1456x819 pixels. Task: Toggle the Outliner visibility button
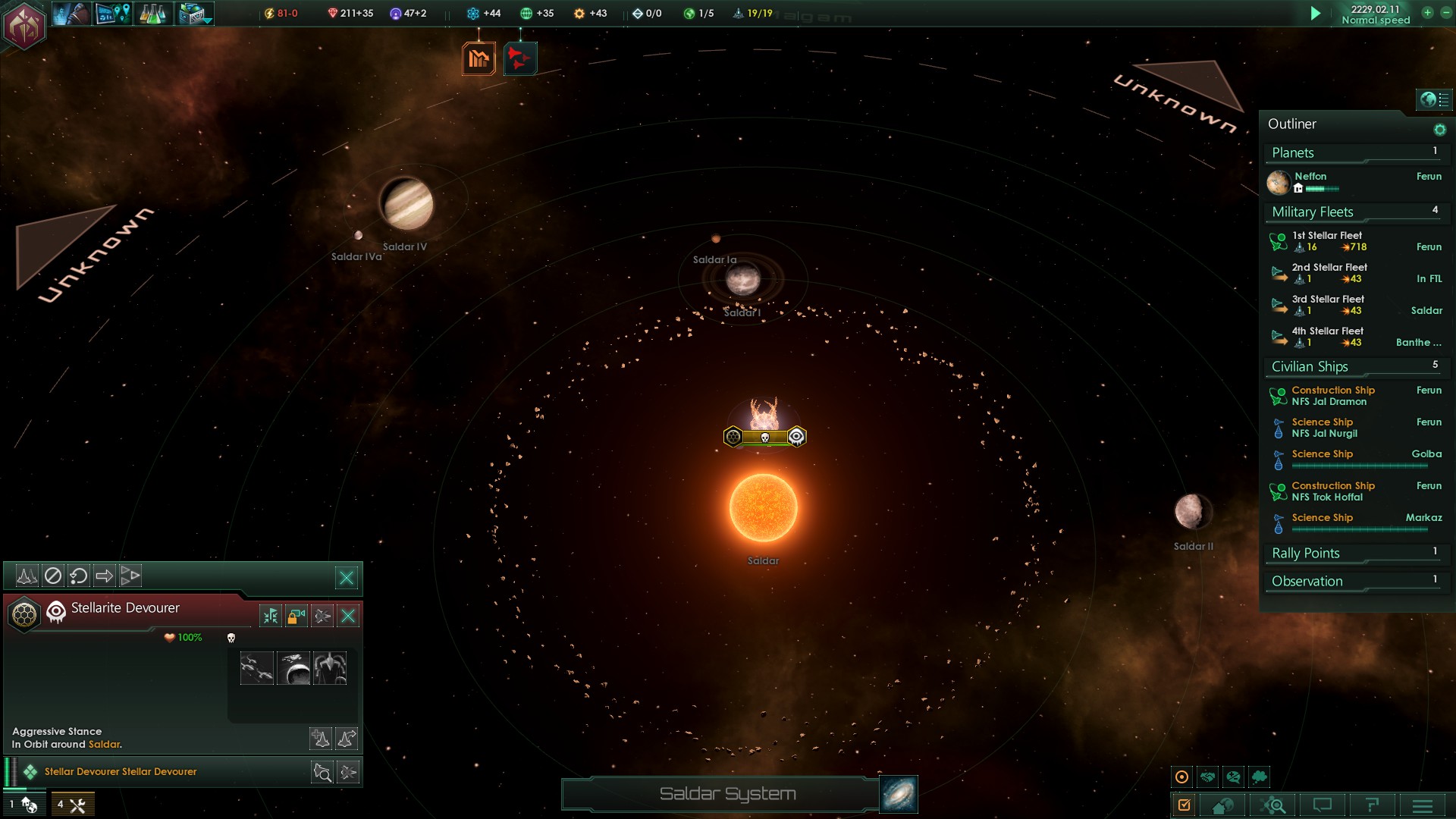click(1433, 99)
